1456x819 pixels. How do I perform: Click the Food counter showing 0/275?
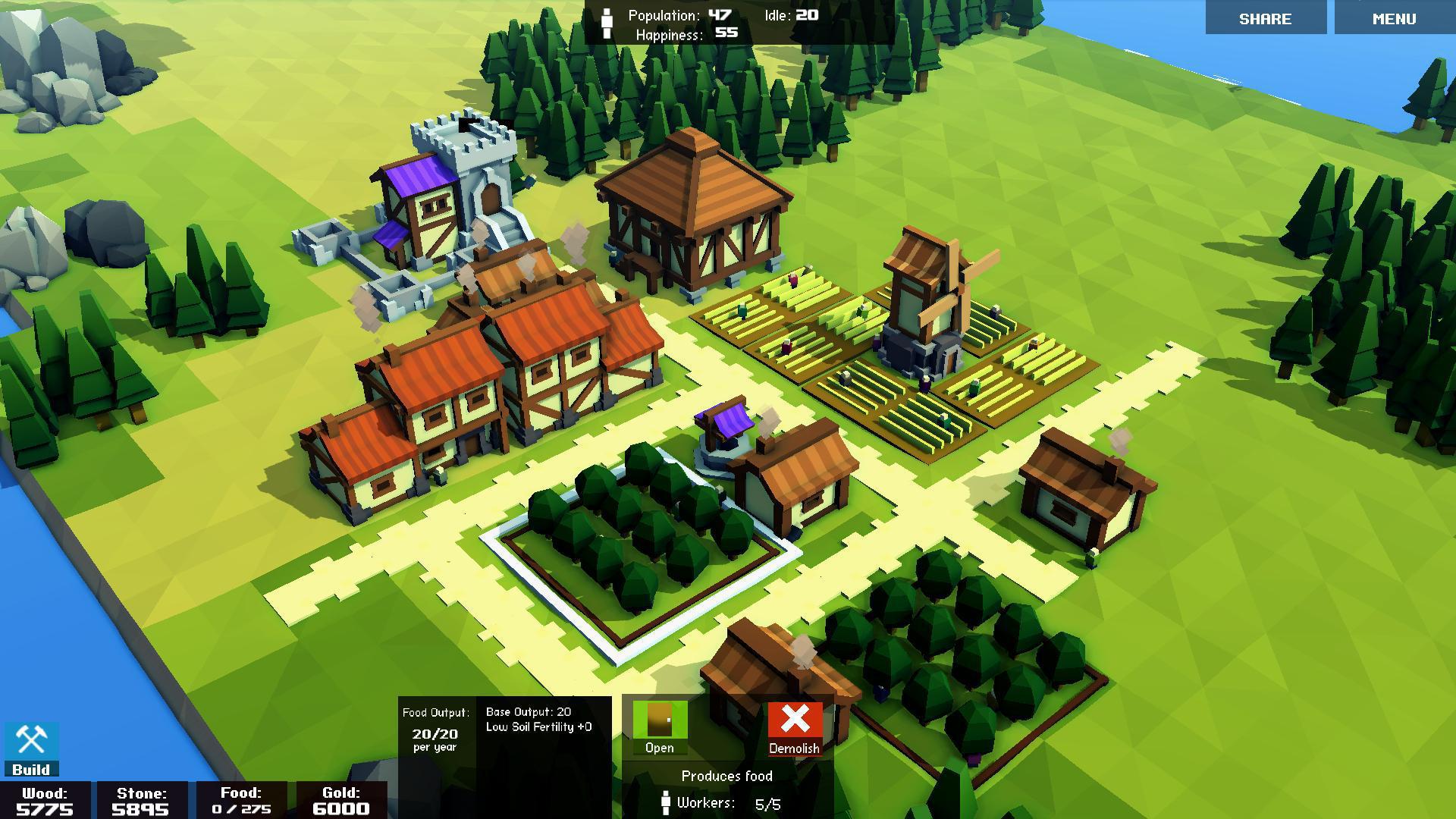[x=241, y=800]
